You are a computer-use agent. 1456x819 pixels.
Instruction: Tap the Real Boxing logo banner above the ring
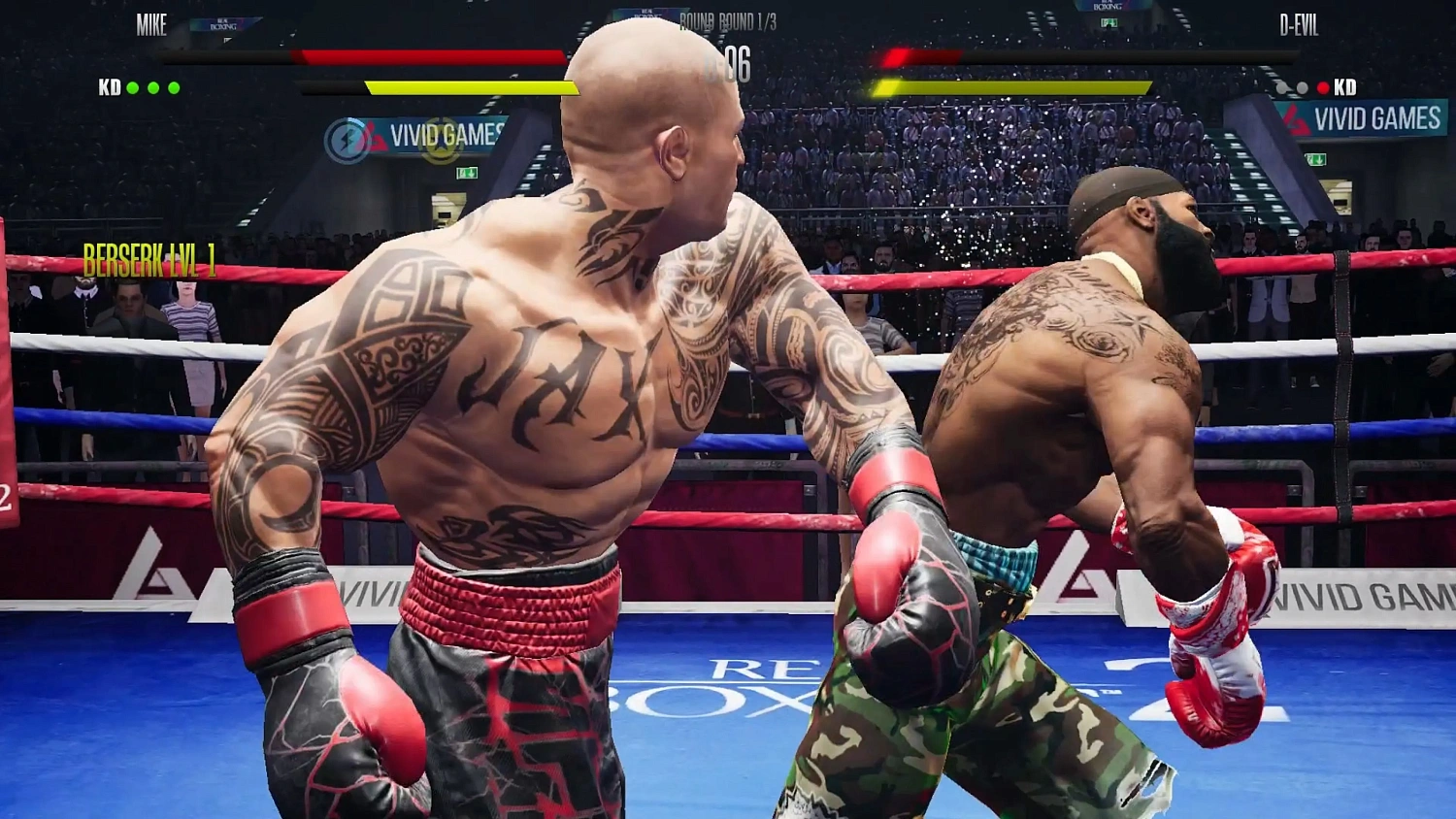224,24
